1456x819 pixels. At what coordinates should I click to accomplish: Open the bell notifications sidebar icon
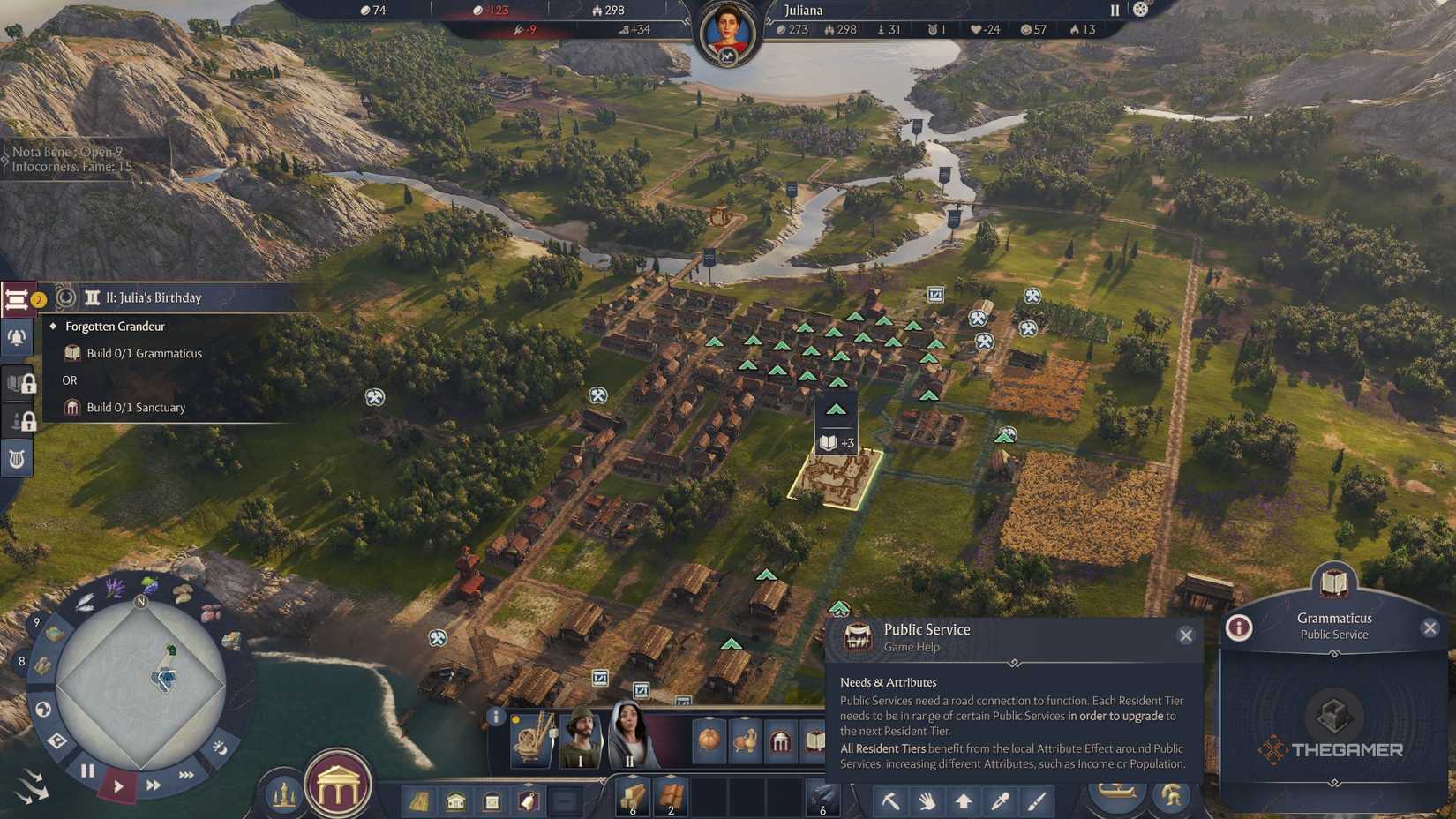[16, 338]
